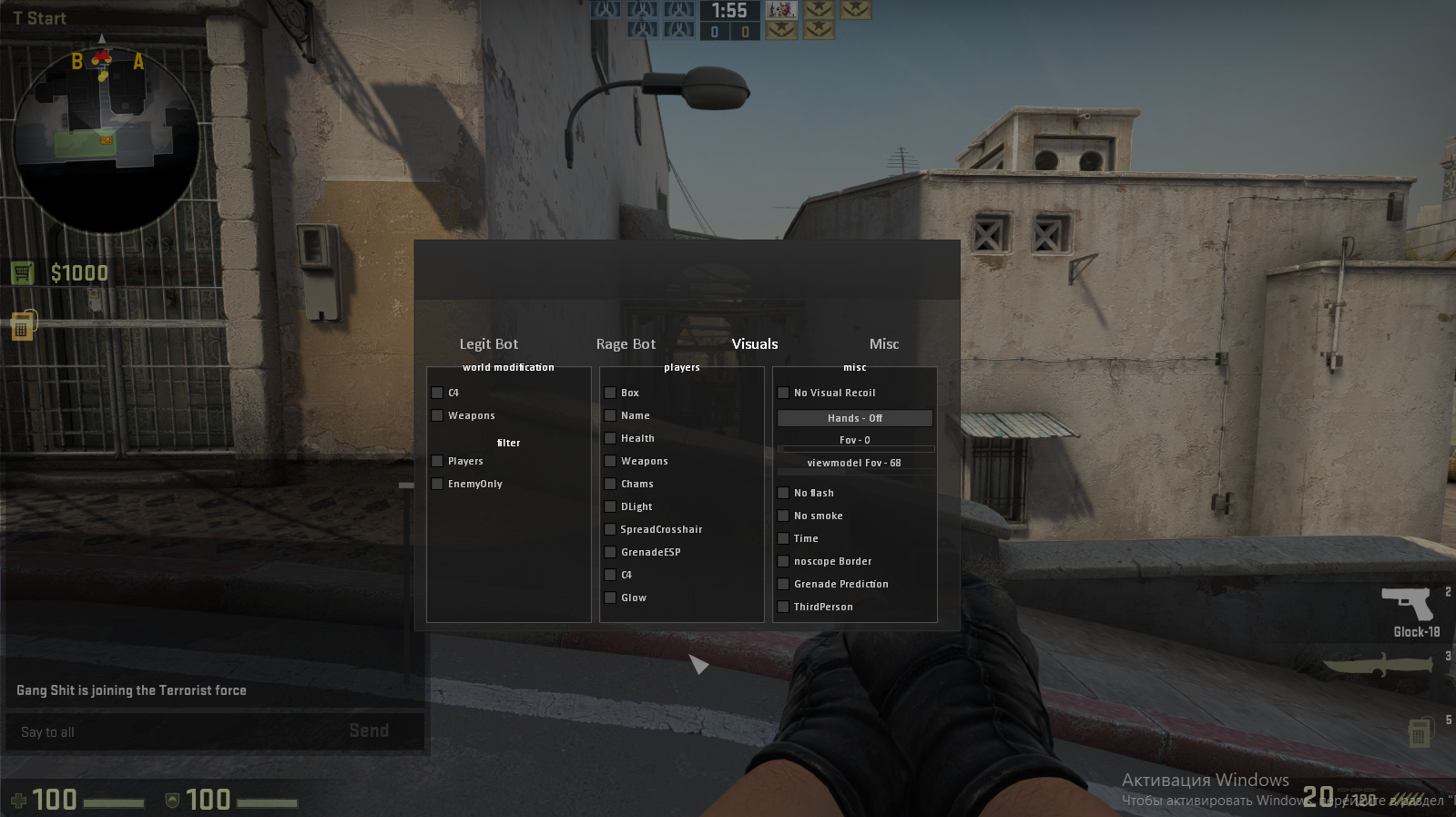Enable No flash in the misc section
Image resolution: width=1456 pixels, height=817 pixels.
click(783, 492)
